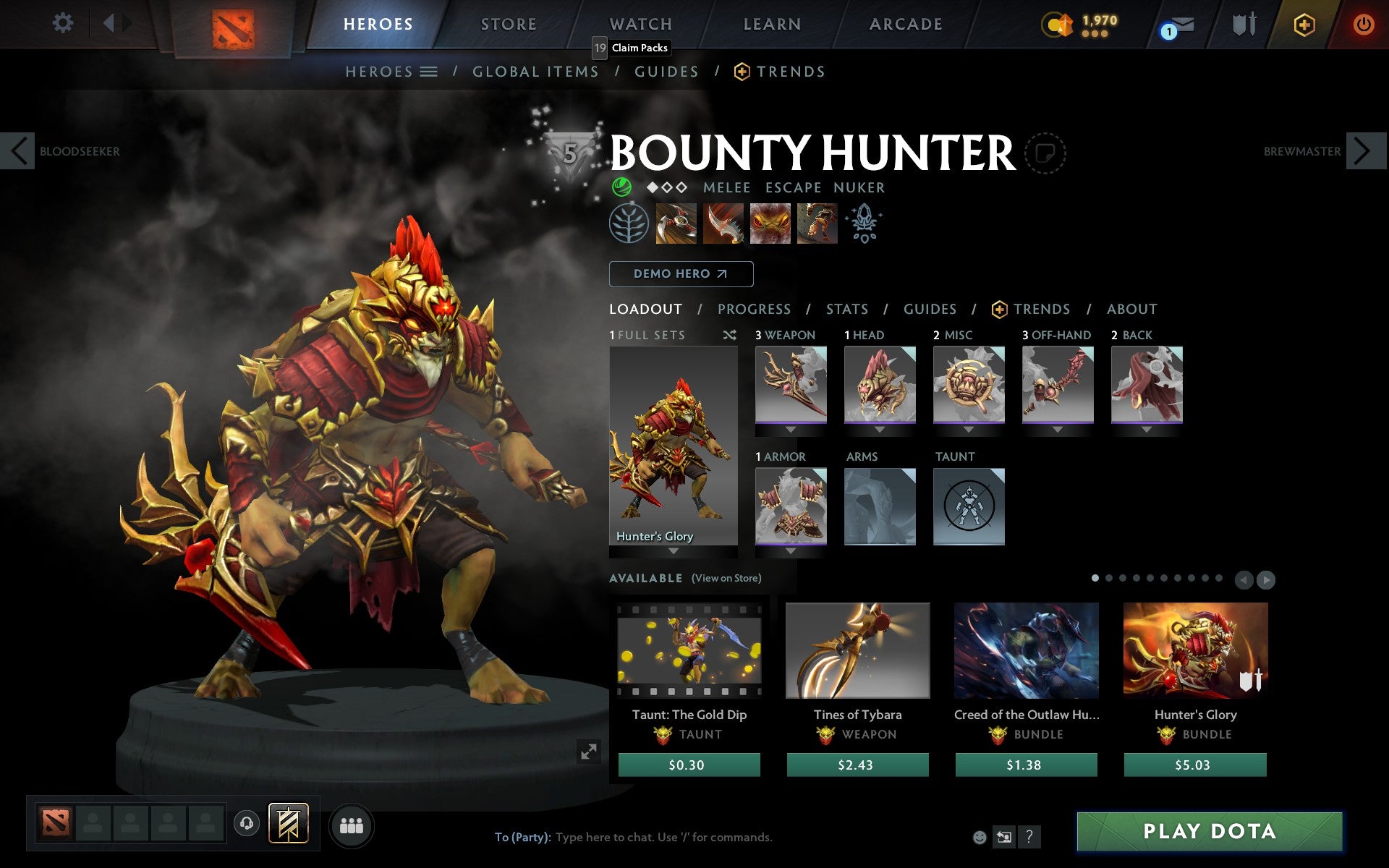Toggle the random loadout shuffle icon
Image resolution: width=1389 pixels, height=868 pixels.
[729, 336]
